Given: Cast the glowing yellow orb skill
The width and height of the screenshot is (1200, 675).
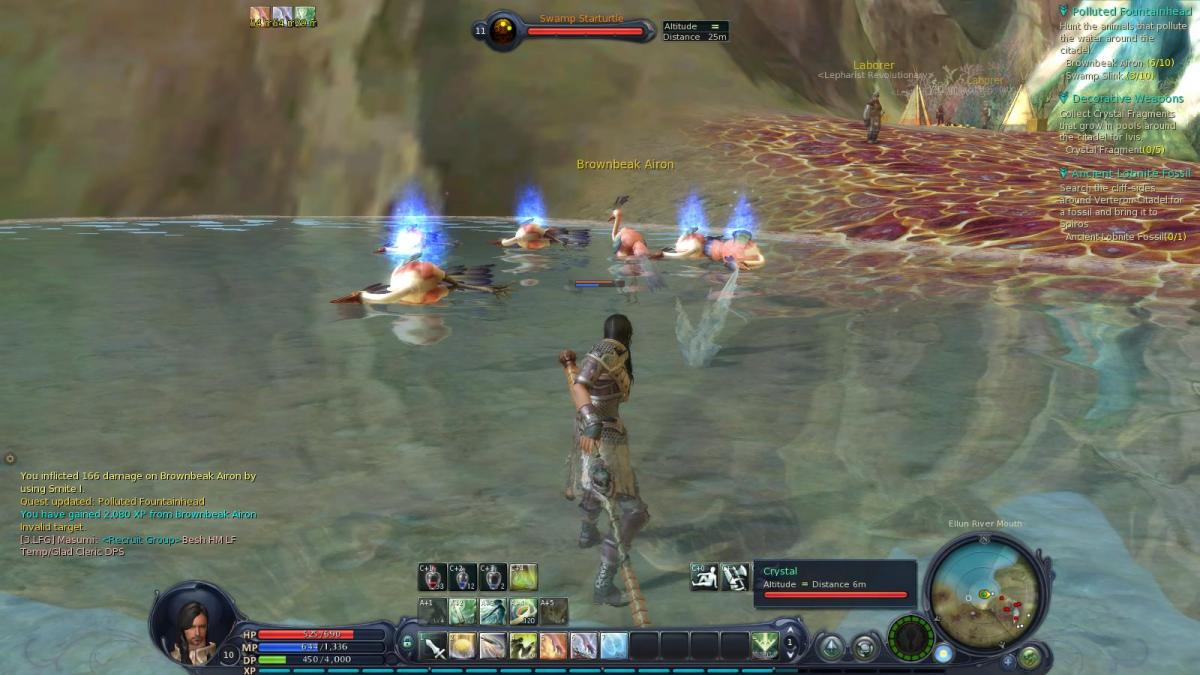Looking at the screenshot, I should point(463,646).
